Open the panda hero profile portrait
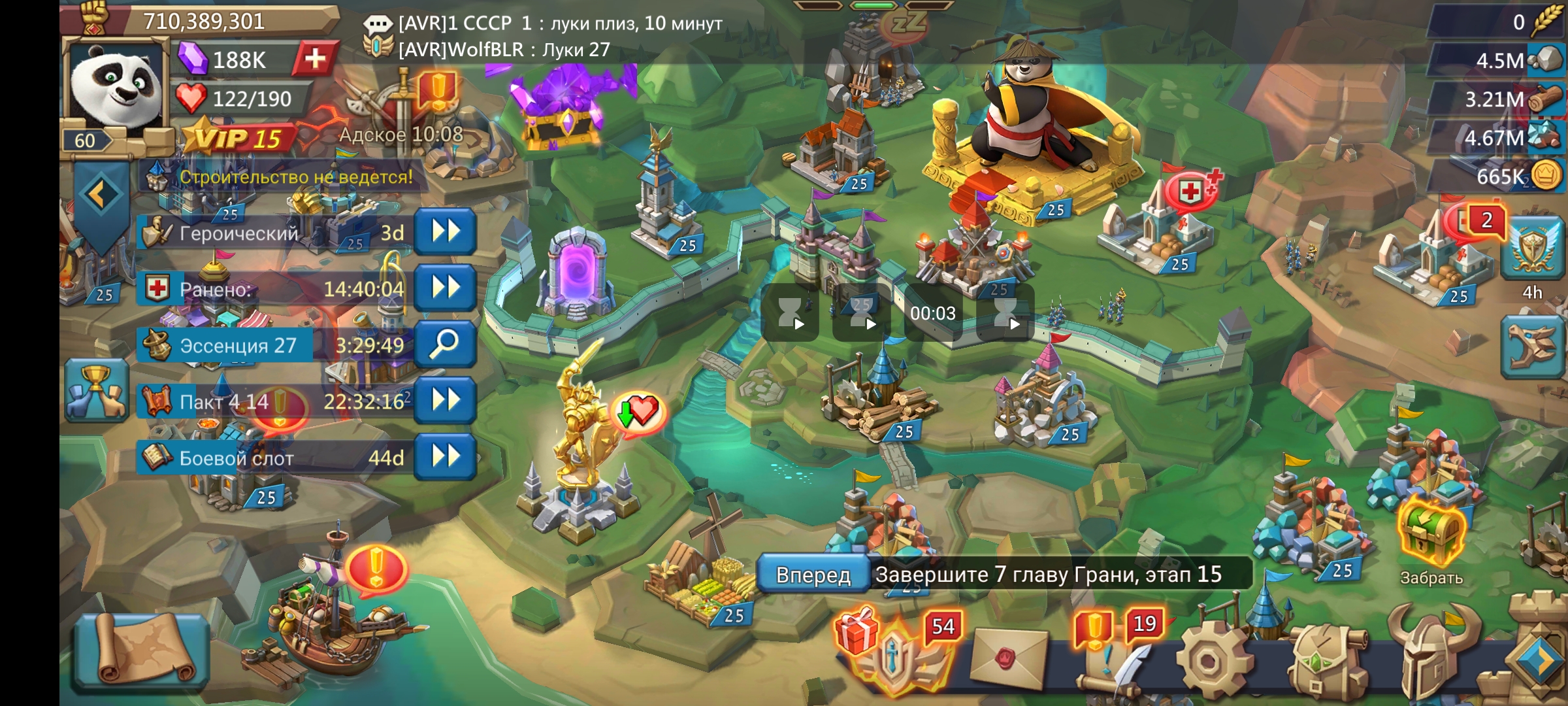The width and height of the screenshot is (1568, 706). point(116,88)
